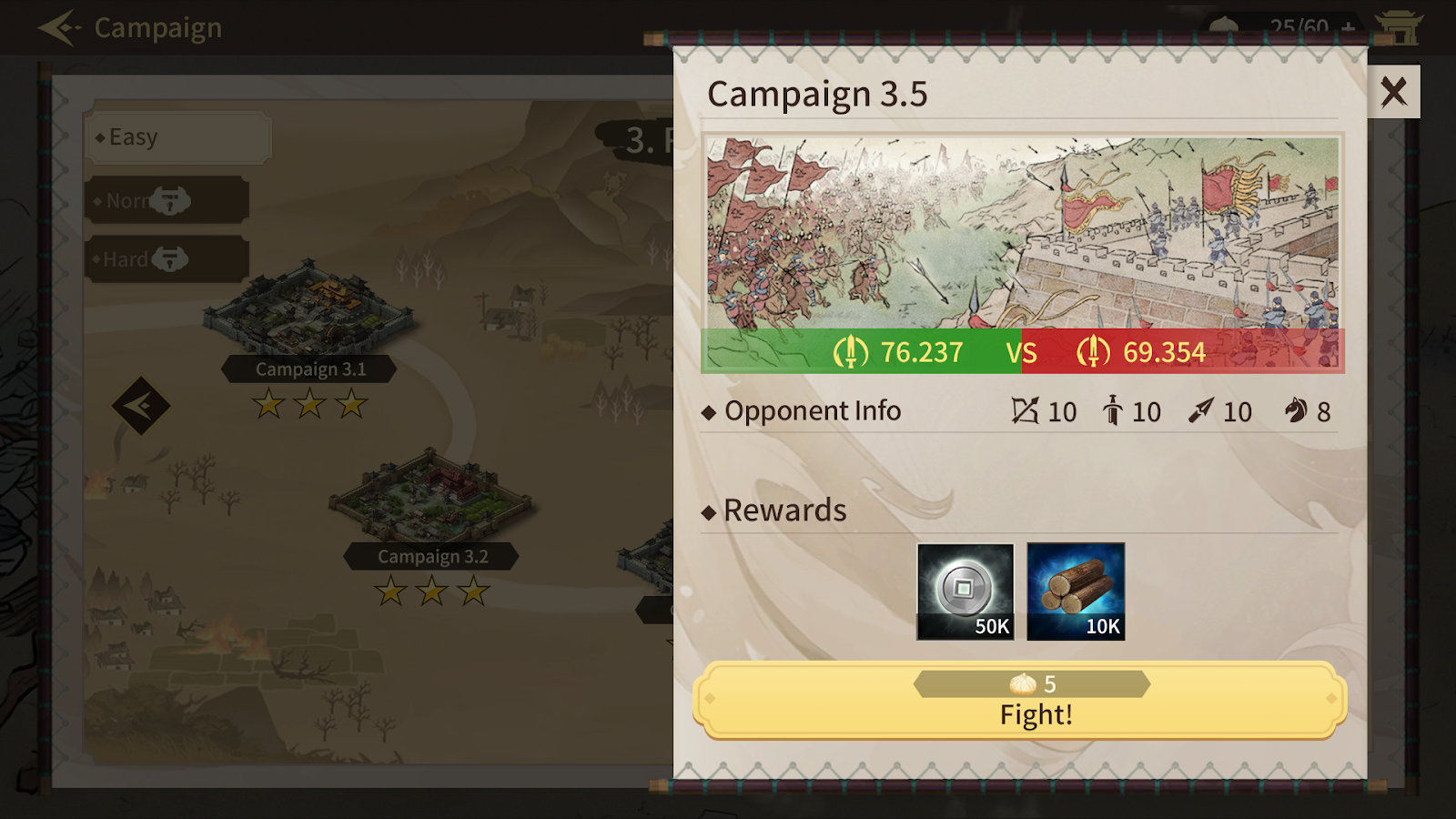Select the locked Normal difficulty tab
The width and height of the screenshot is (1456, 819).
pos(167,200)
